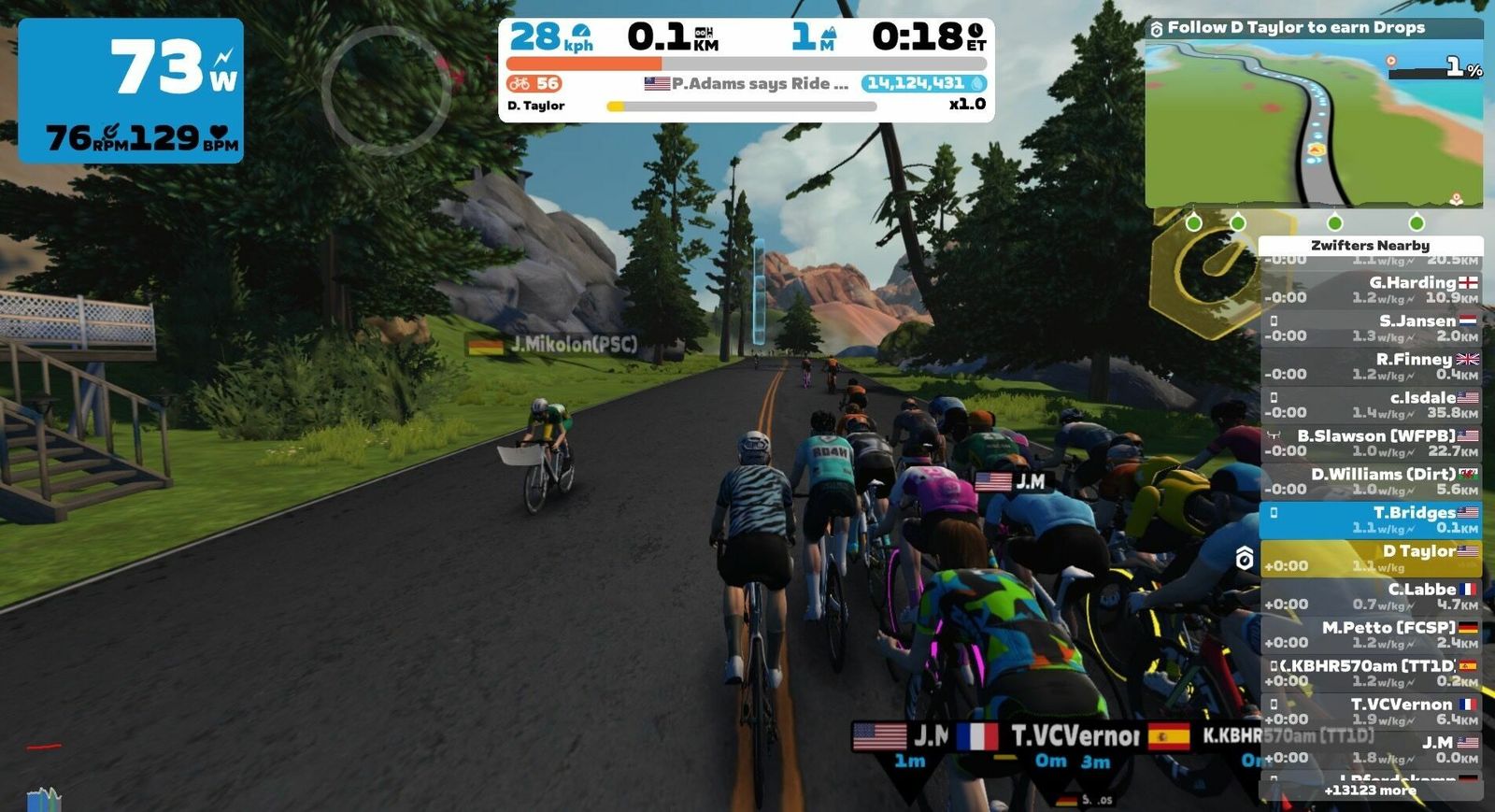Viewport: 1495px width, 812px height.
Task: Select S.Jansen in the nearby riders list
Action: 1371,328
